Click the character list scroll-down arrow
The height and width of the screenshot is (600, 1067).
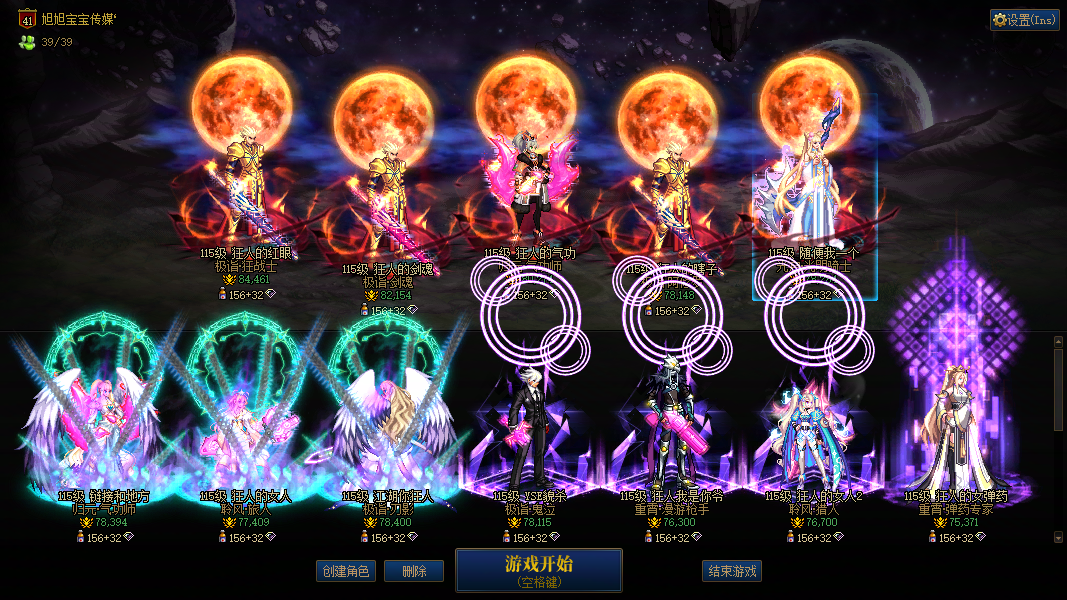click(1059, 537)
